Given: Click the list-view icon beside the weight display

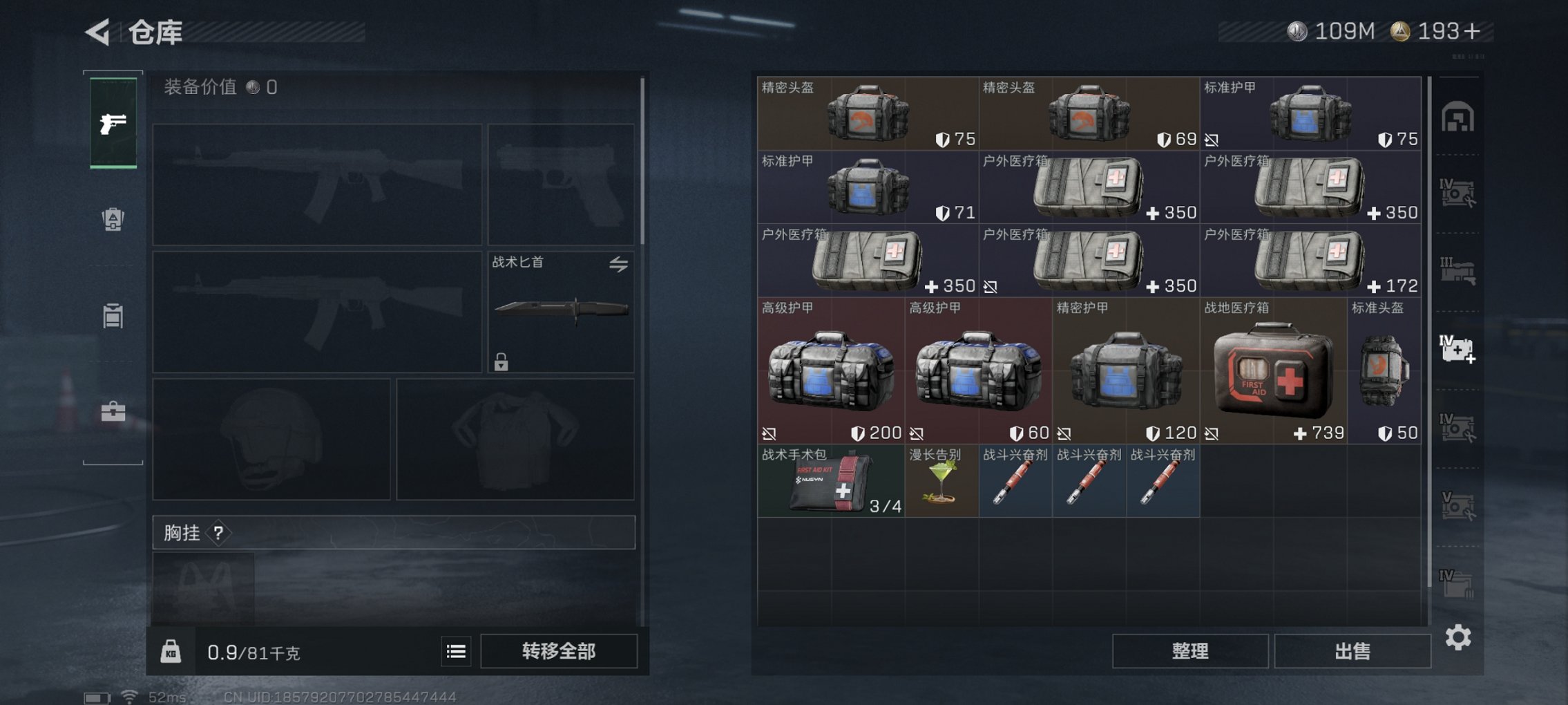Looking at the screenshot, I should [455, 650].
